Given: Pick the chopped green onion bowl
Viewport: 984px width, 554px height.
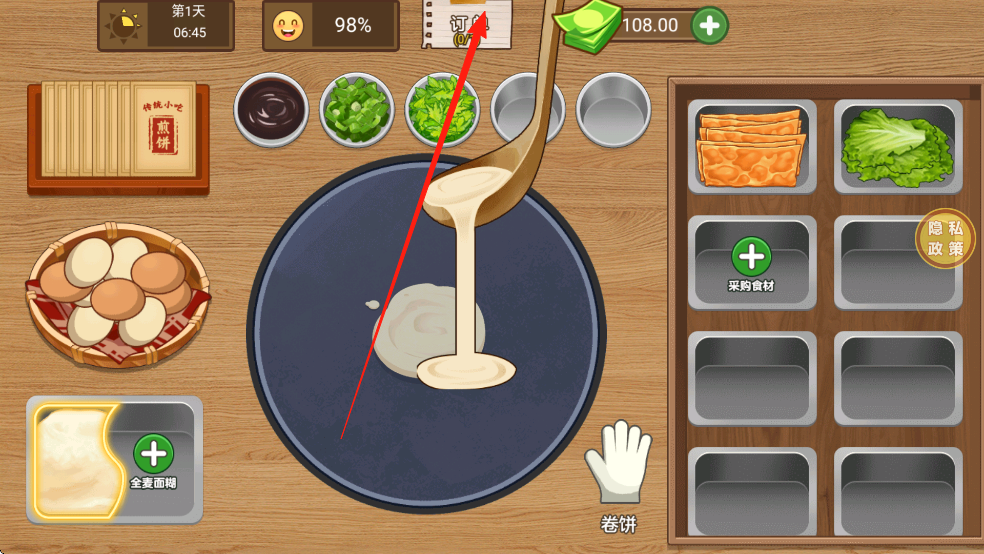Looking at the screenshot, I should point(356,110).
